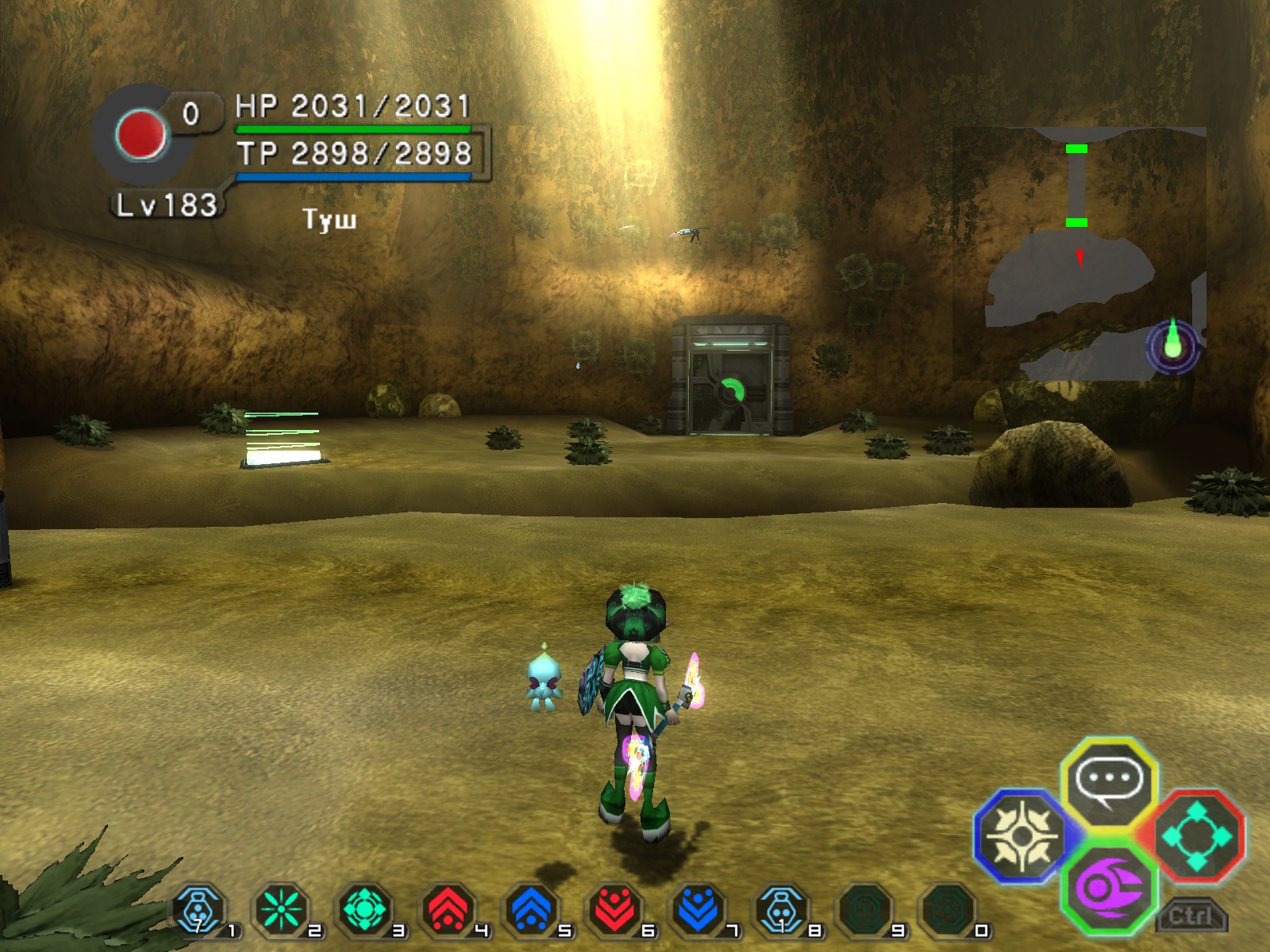Use the item in quick slot 8
Viewport: 1270px width, 952px height.
pos(782,911)
